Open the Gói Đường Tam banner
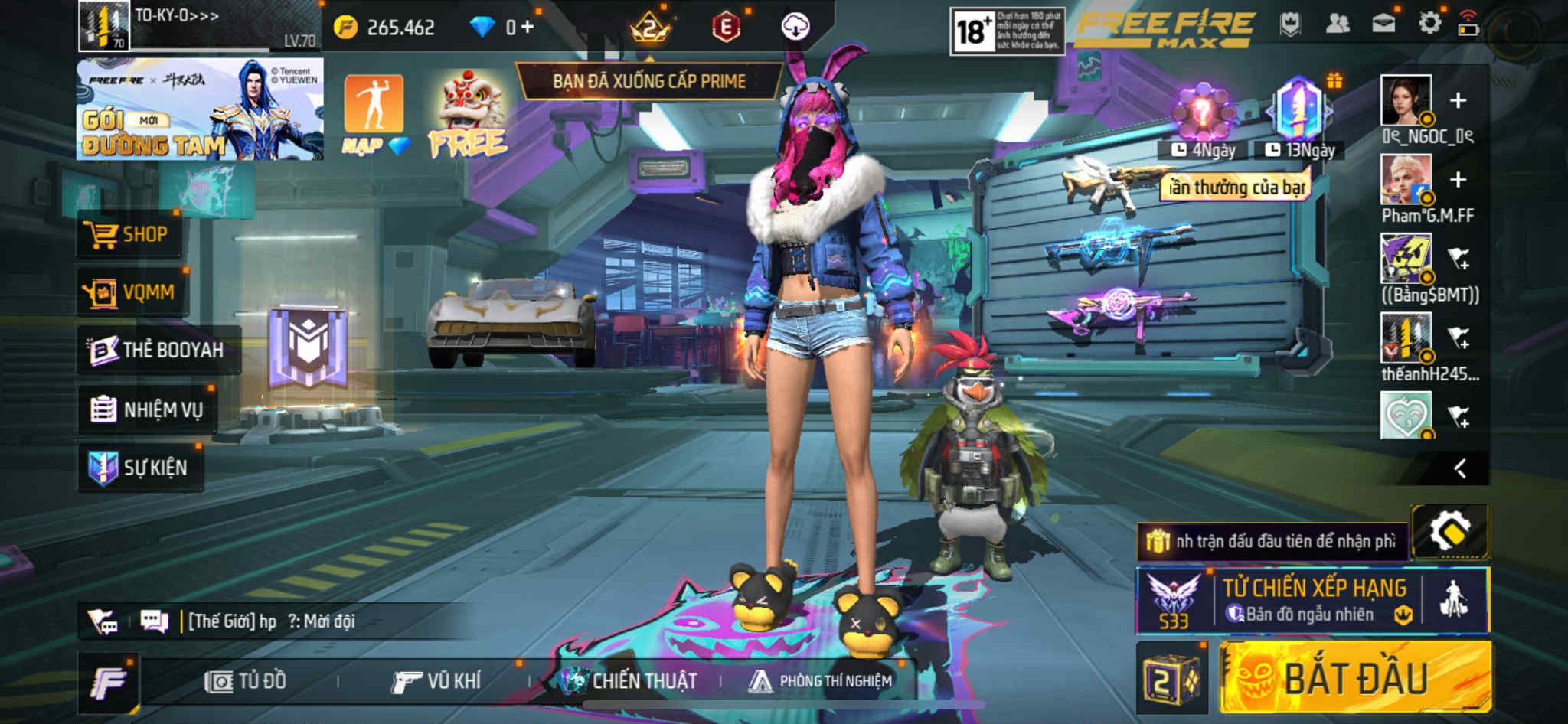This screenshot has height=724, width=1568. [x=199, y=109]
